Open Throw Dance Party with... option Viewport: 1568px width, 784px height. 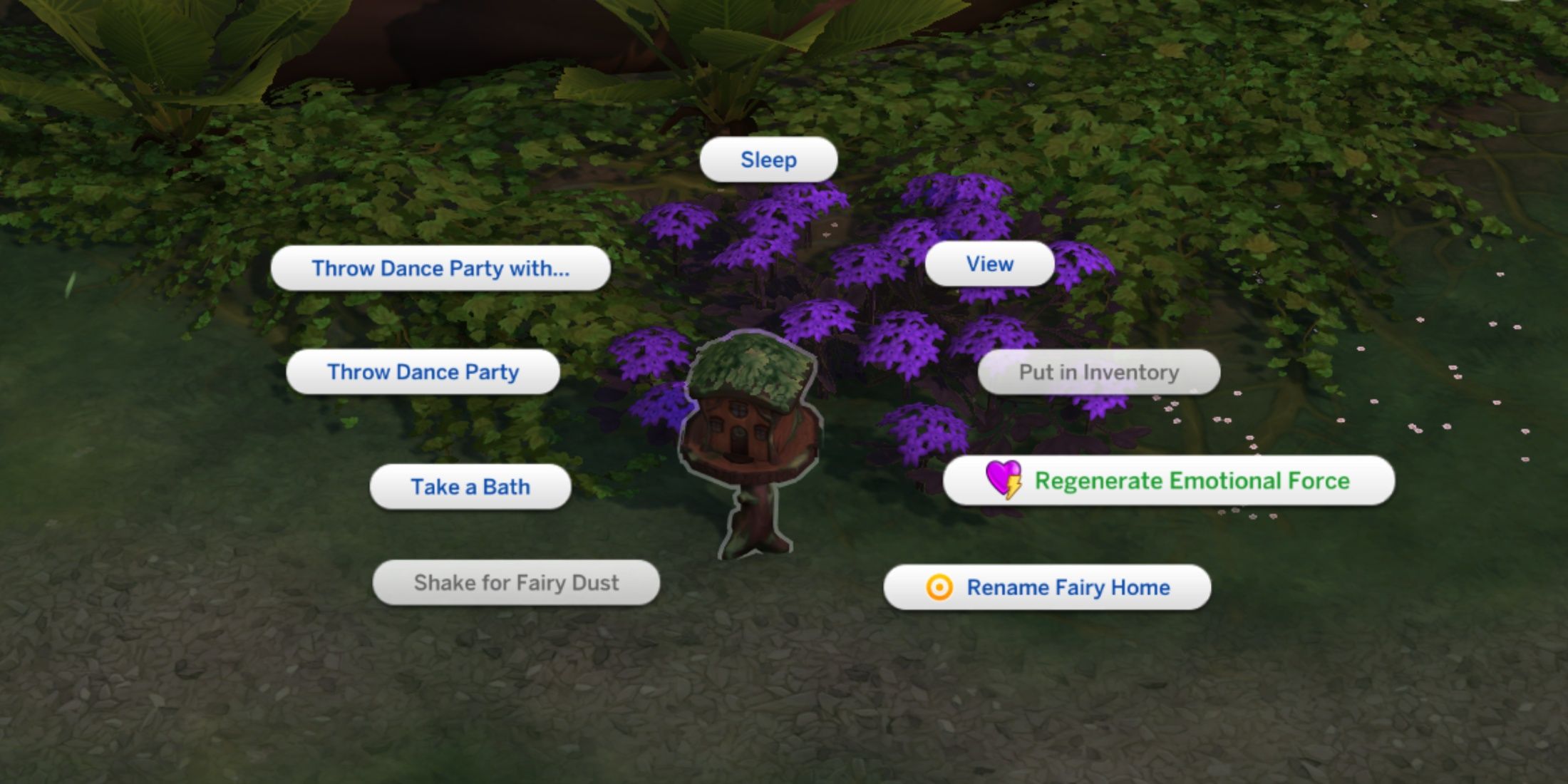tap(439, 269)
